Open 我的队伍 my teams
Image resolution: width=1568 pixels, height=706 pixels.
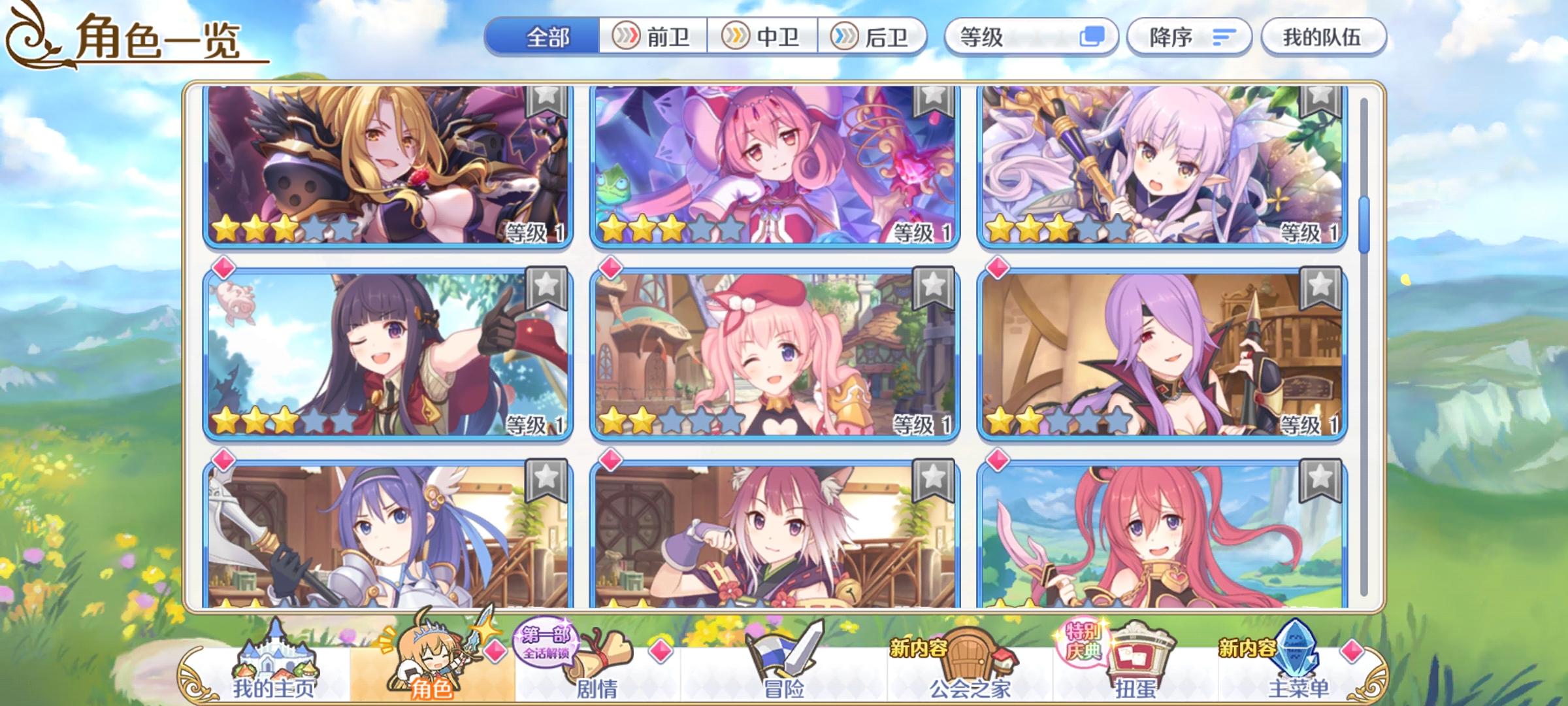pos(1322,37)
